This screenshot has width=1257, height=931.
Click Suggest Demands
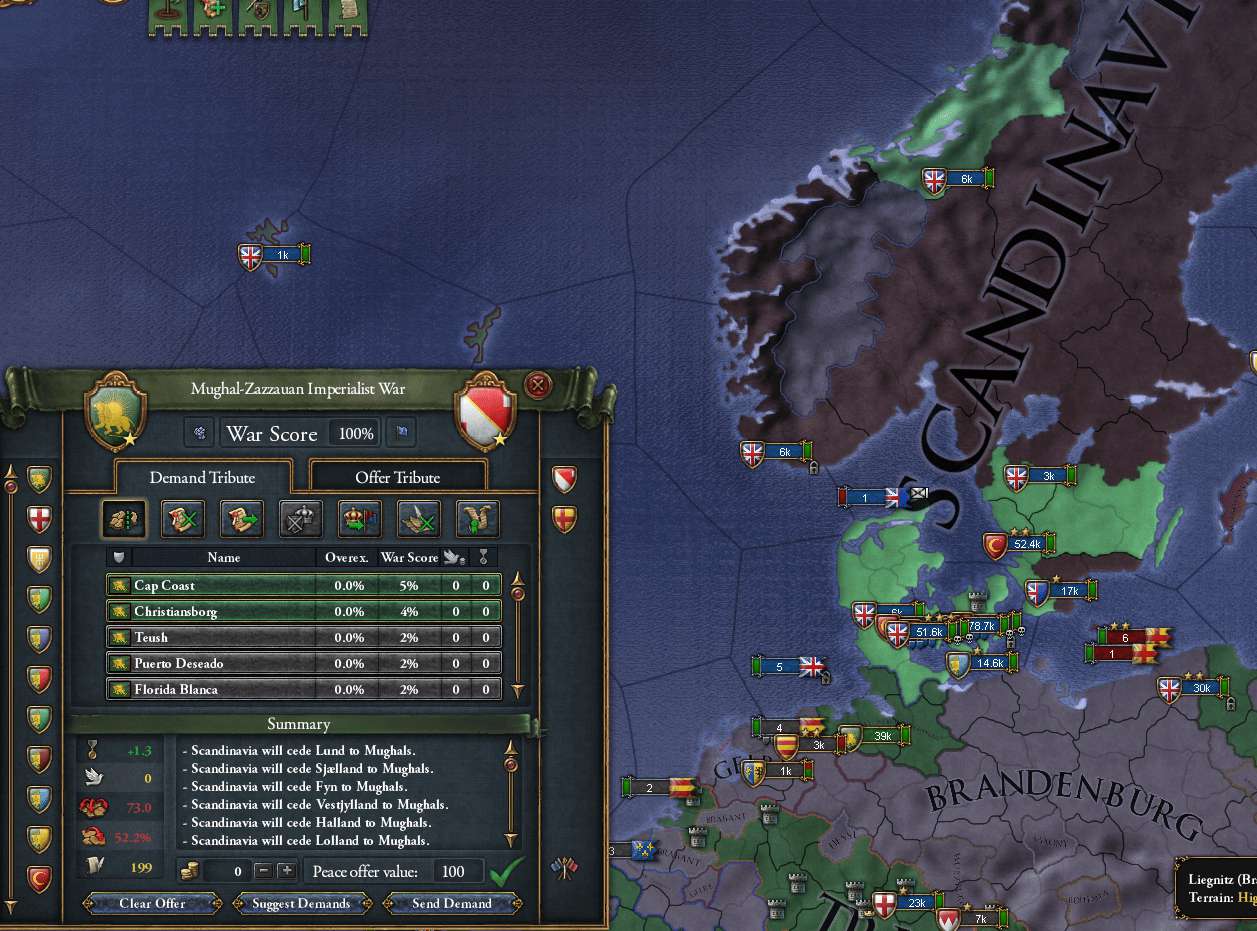coord(302,903)
